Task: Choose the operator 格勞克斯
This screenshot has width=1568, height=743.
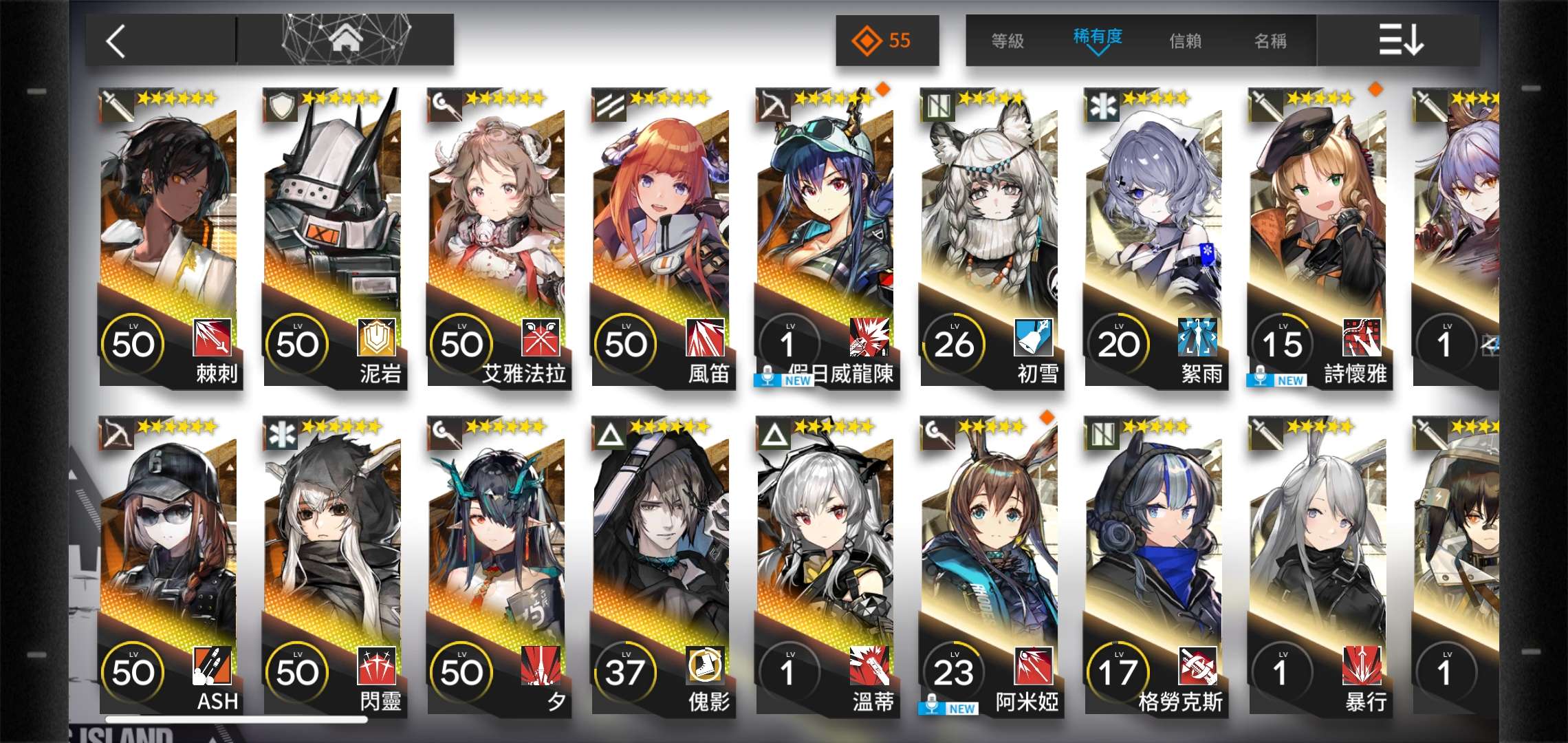Action: point(1155,566)
